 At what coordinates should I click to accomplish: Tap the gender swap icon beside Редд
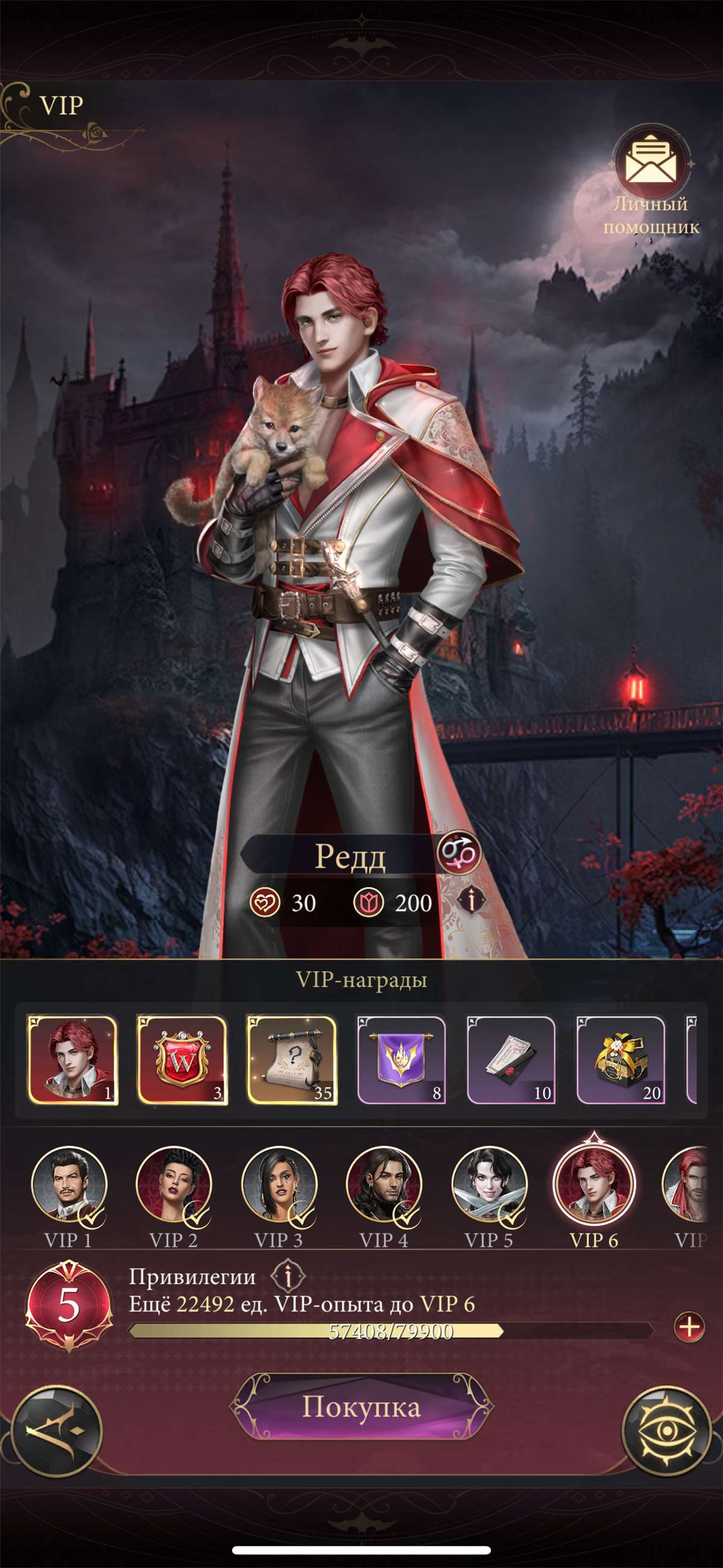(x=459, y=854)
